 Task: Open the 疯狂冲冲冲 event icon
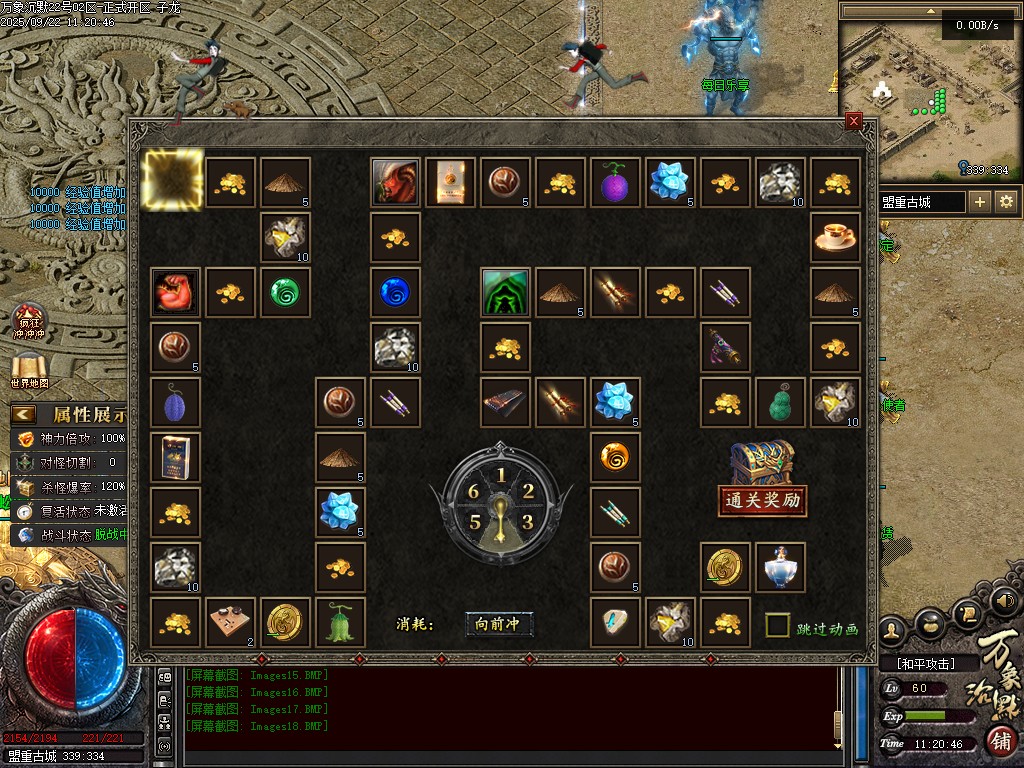[30, 320]
